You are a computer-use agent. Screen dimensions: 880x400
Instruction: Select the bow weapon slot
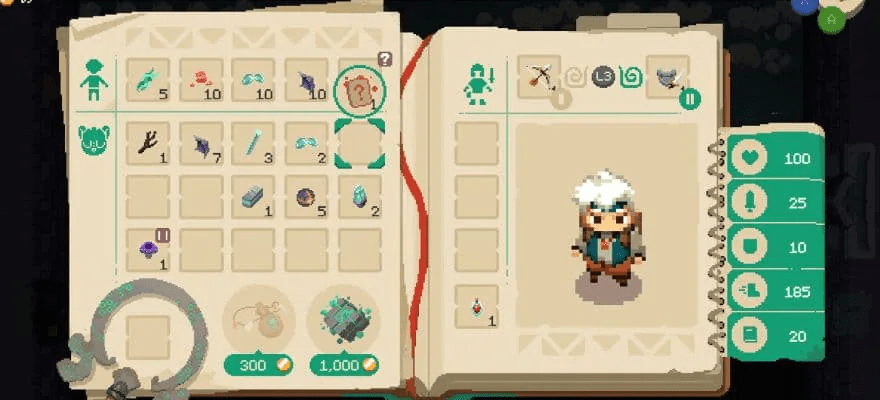539,77
